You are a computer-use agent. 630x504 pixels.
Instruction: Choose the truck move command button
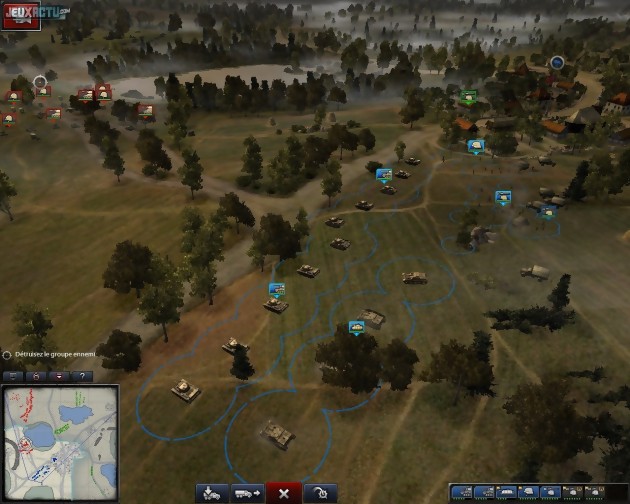click(246, 493)
